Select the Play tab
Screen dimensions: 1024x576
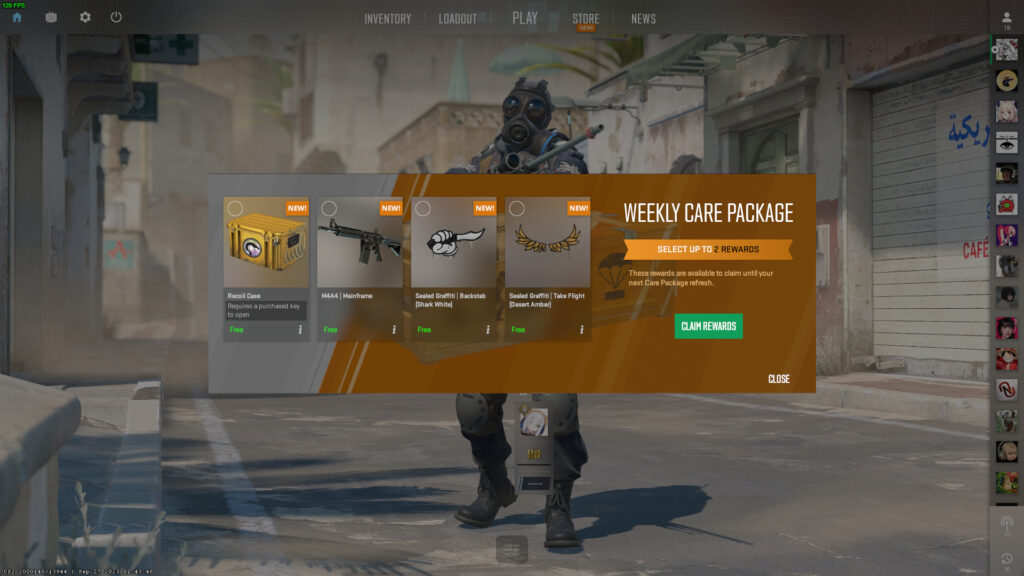tap(525, 18)
